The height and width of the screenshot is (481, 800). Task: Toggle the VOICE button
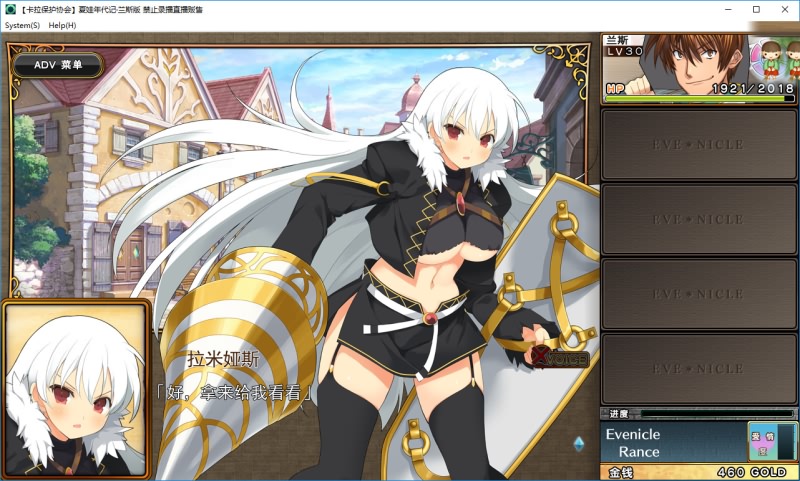560,357
